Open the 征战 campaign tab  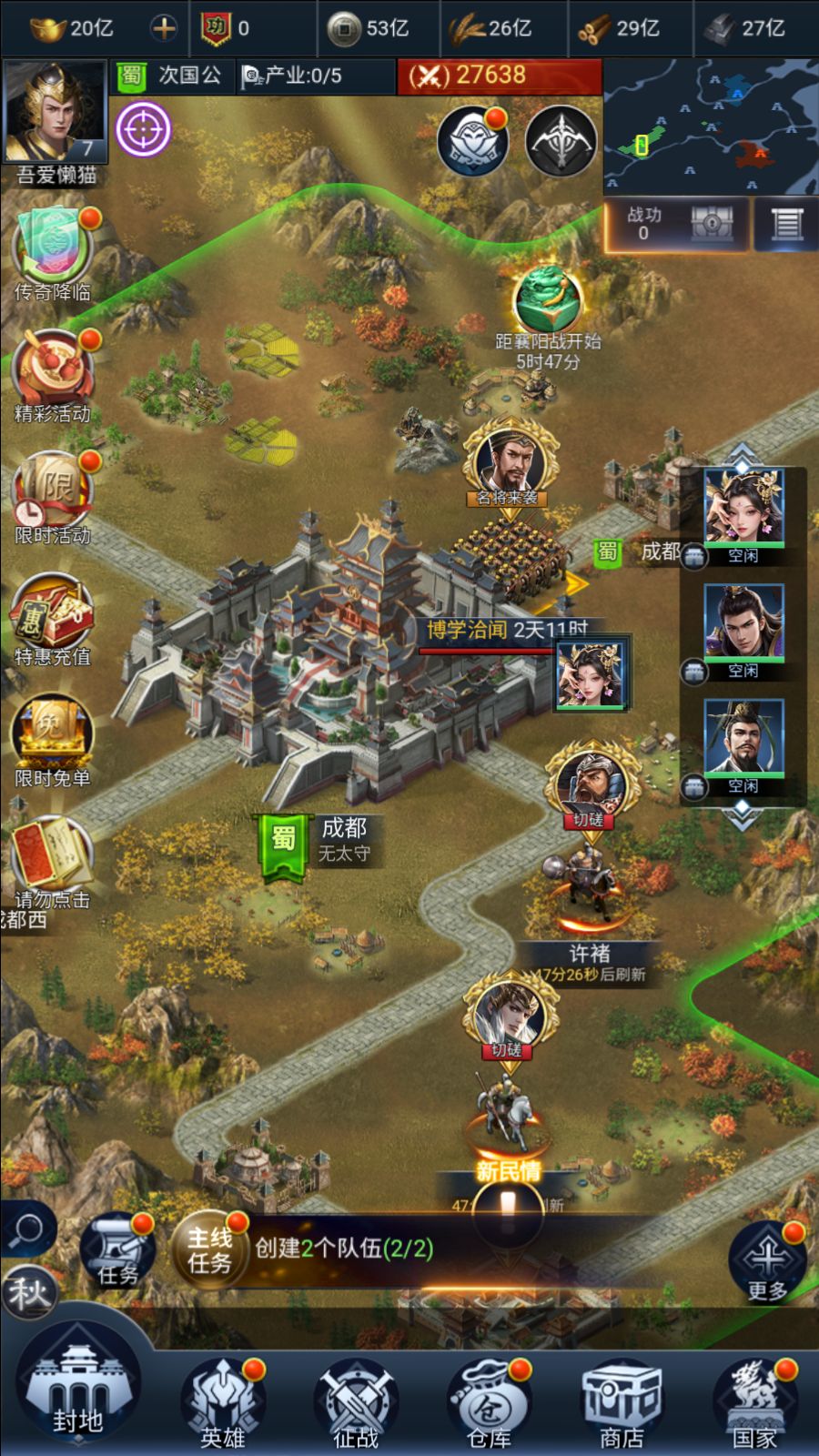click(356, 1401)
